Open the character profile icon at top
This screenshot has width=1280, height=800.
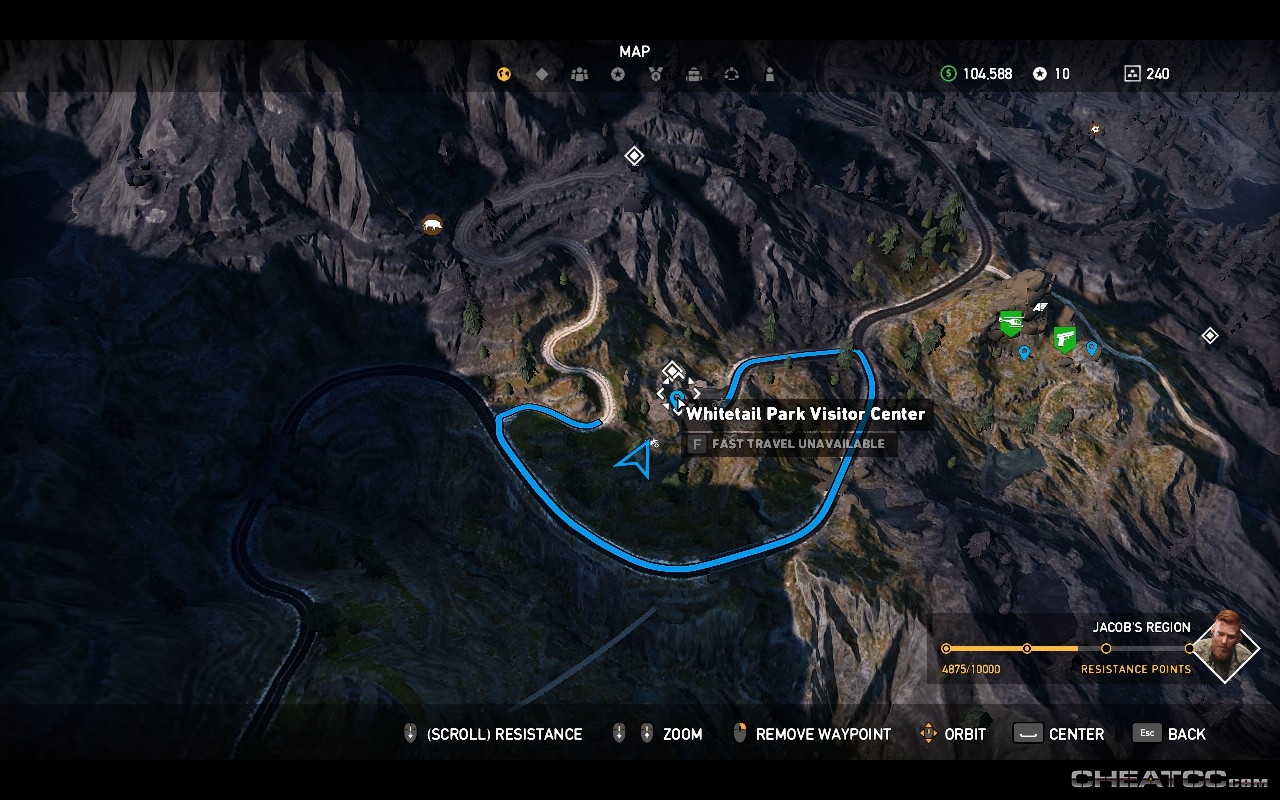click(769, 73)
